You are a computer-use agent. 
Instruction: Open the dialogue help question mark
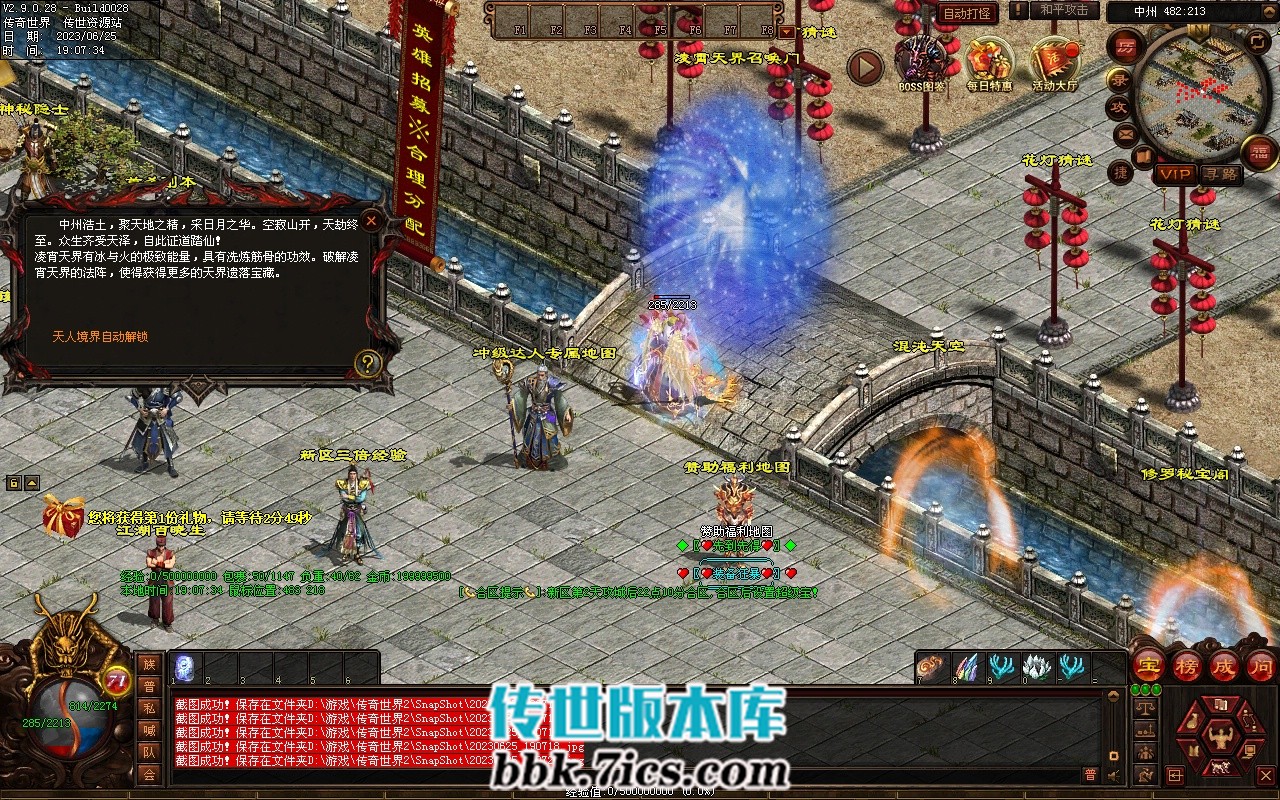pyautogui.click(x=369, y=364)
